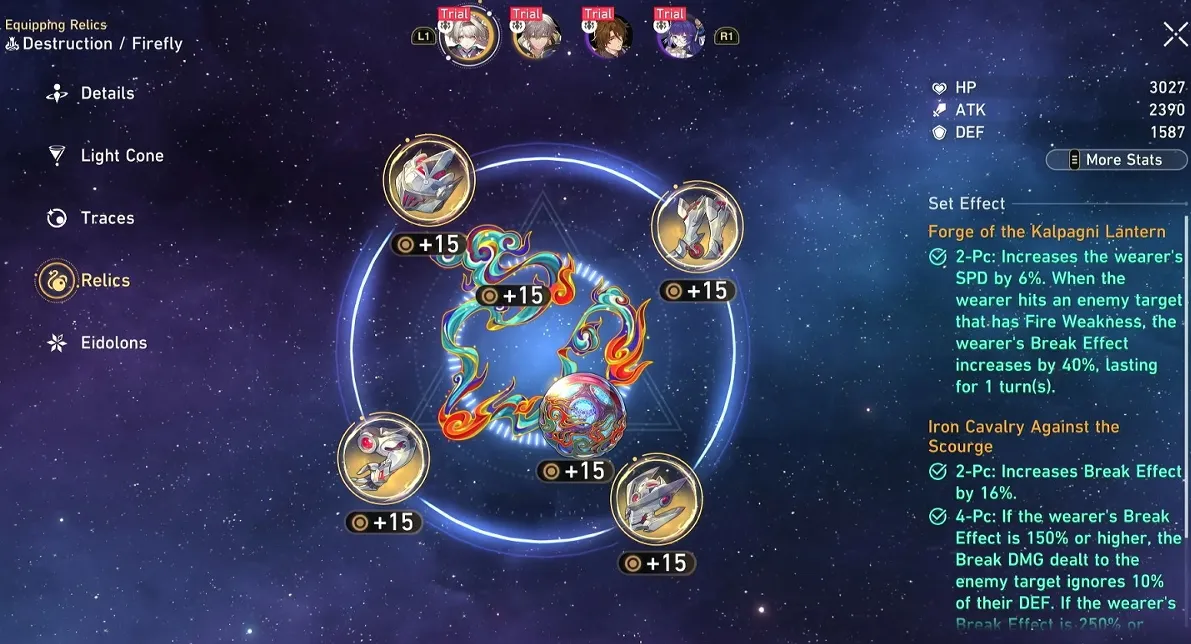
Task: Show the More Stats panel
Action: (x=1116, y=159)
